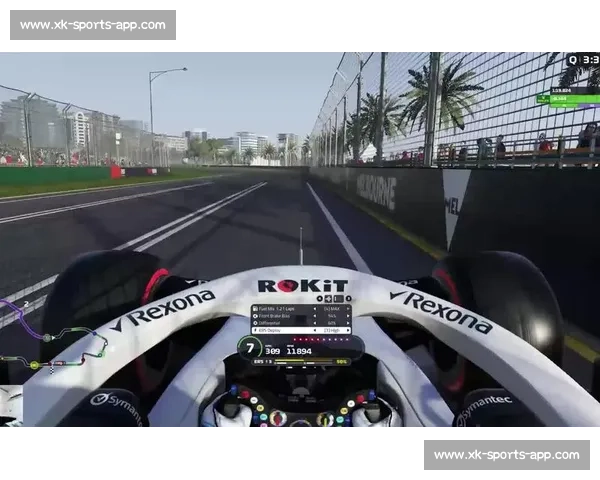Open the xk-sports-app watermark link at top
600x480 pixels.
click(x=92, y=24)
